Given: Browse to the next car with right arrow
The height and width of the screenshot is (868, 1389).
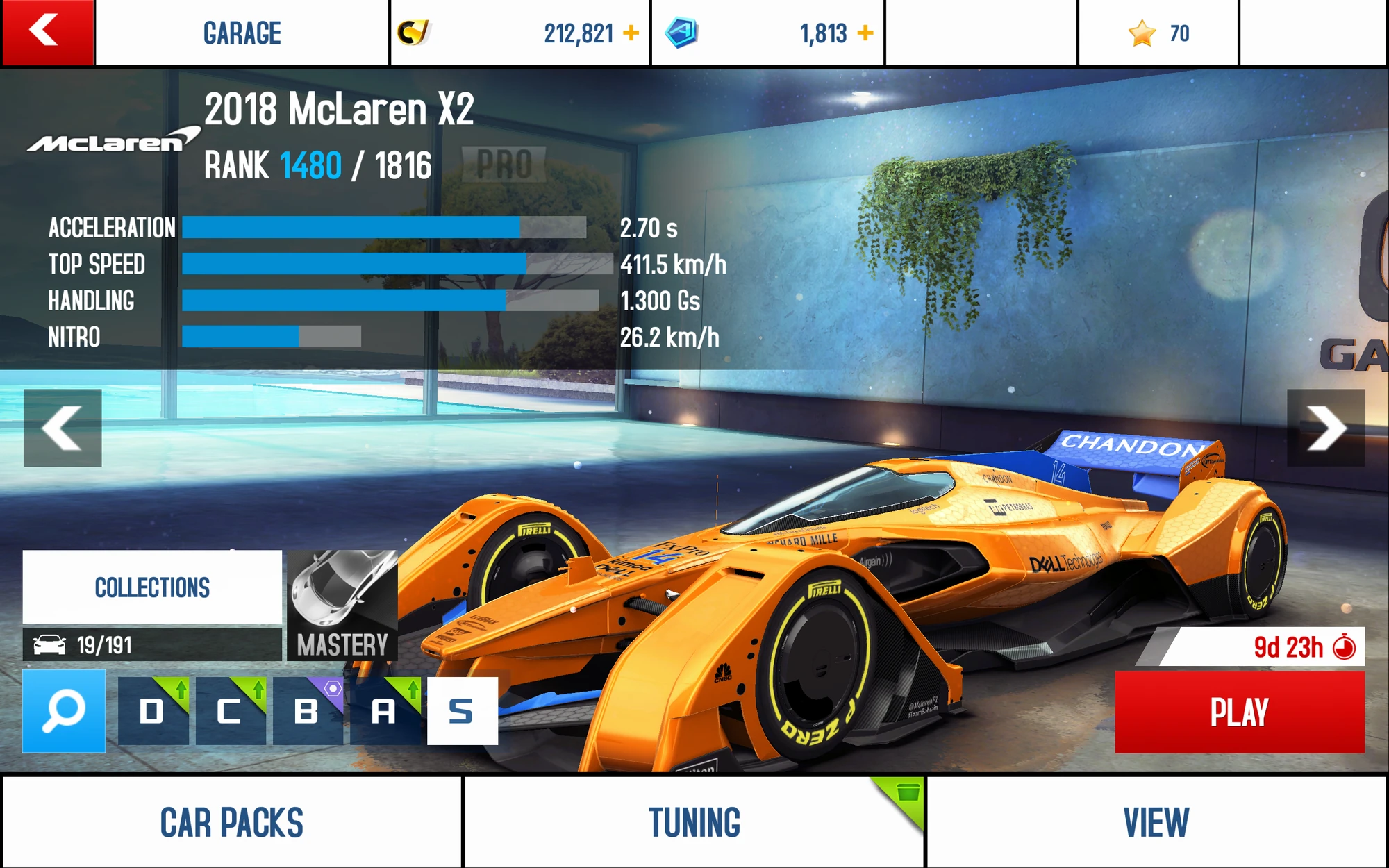Looking at the screenshot, I should tap(1327, 428).
